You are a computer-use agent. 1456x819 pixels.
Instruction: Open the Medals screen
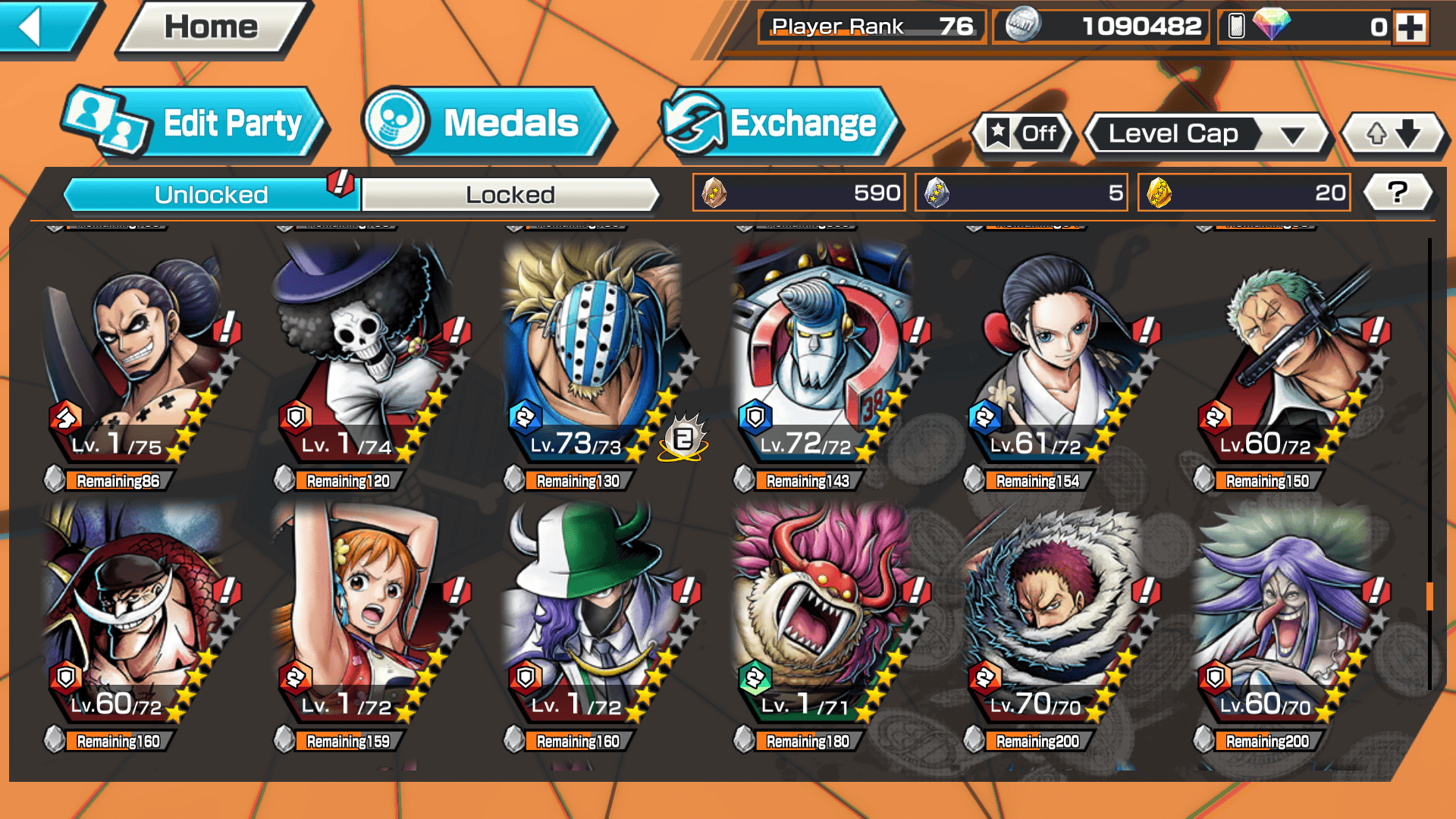[486, 124]
